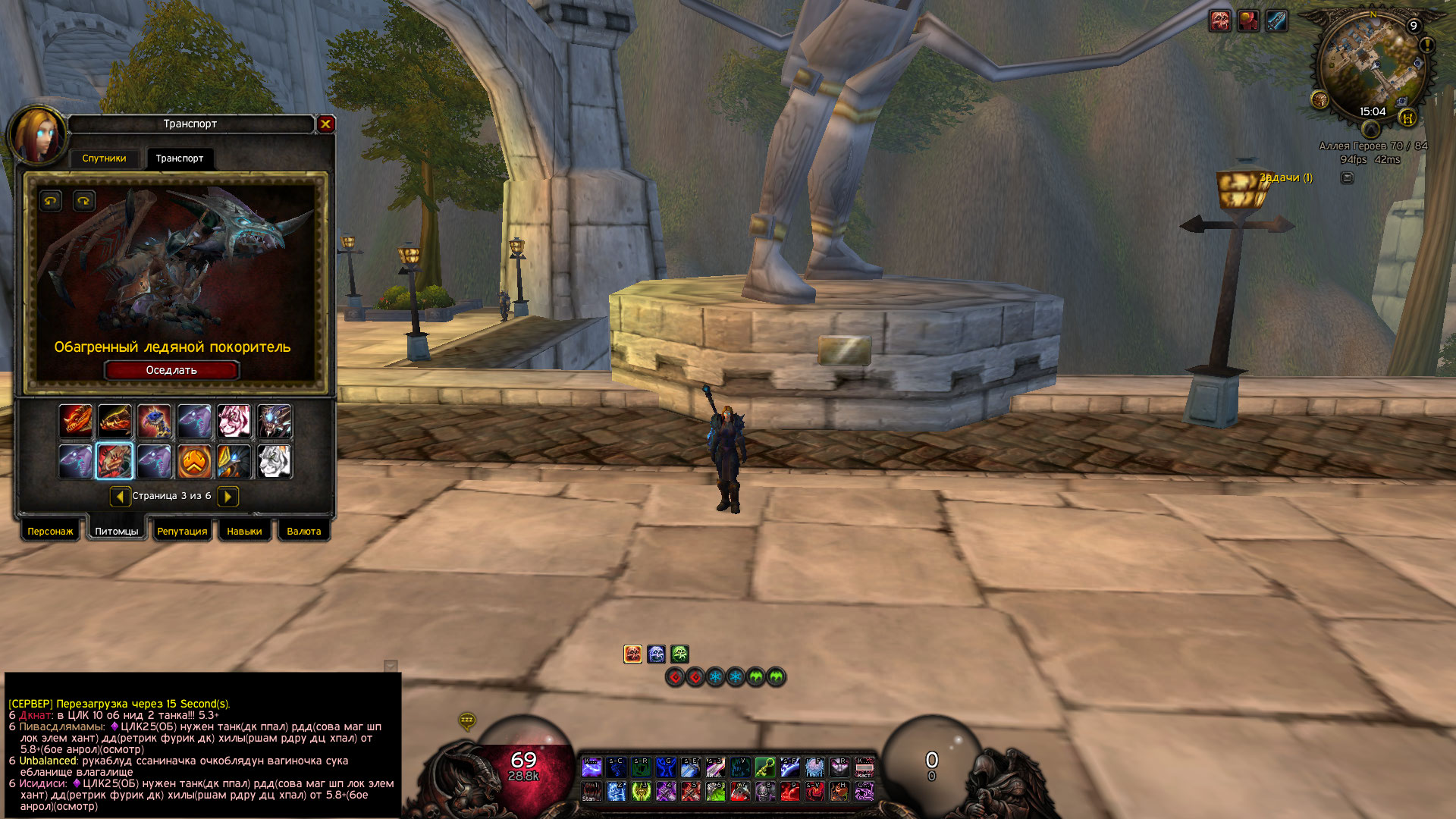
Task: Open the Валюта tab
Action: (304, 532)
